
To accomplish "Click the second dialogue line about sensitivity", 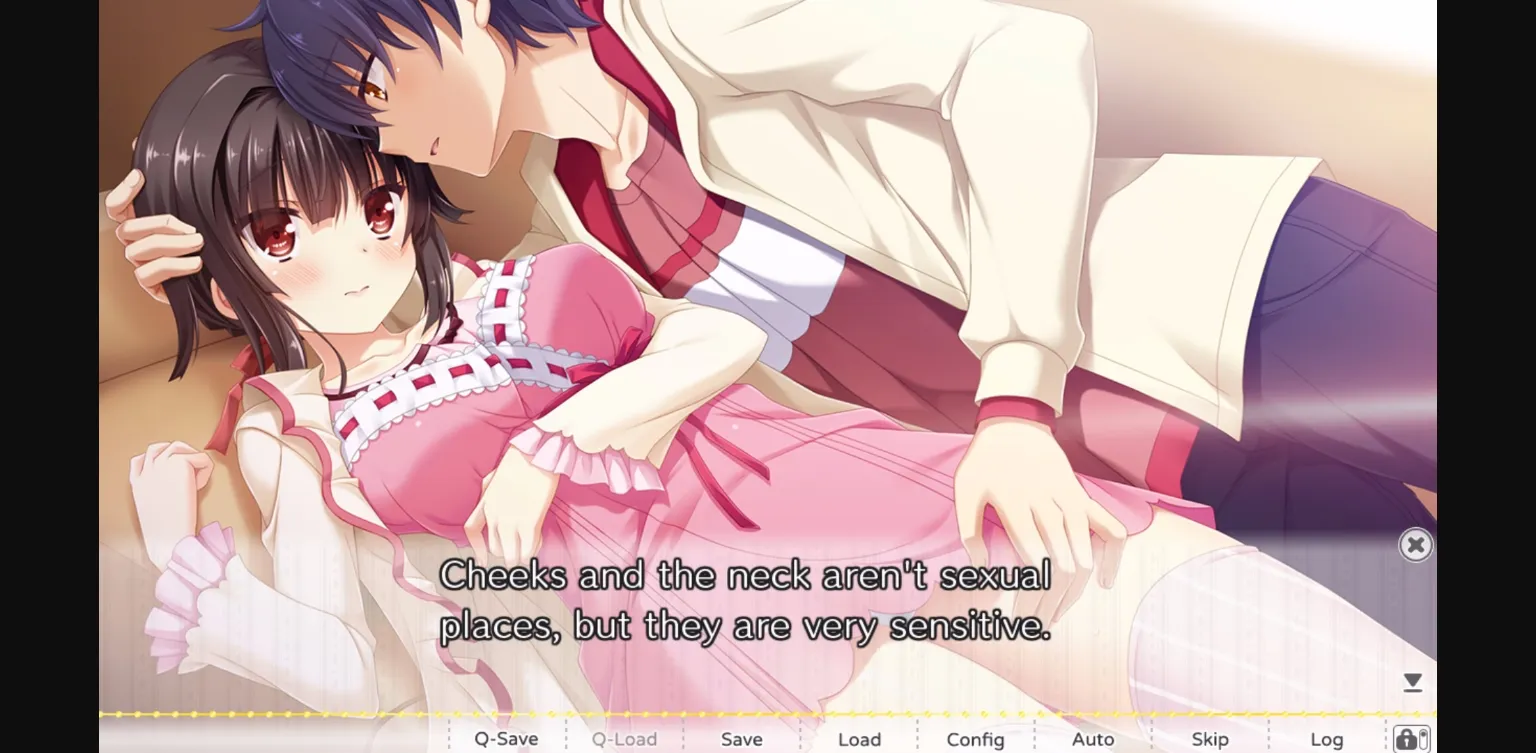I will 746,624.
